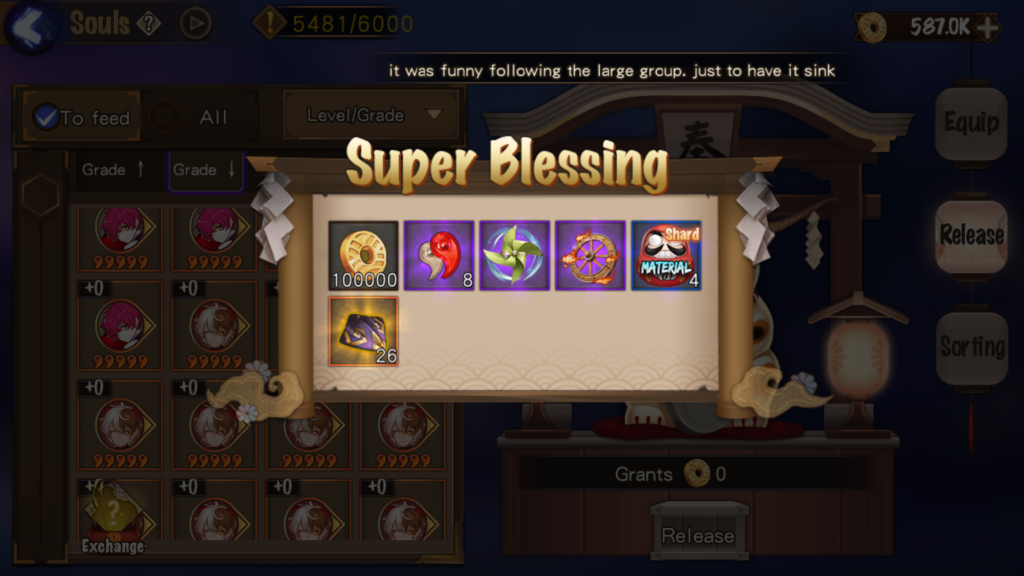Go back using the arrow button
The height and width of the screenshot is (576, 1024).
28,24
